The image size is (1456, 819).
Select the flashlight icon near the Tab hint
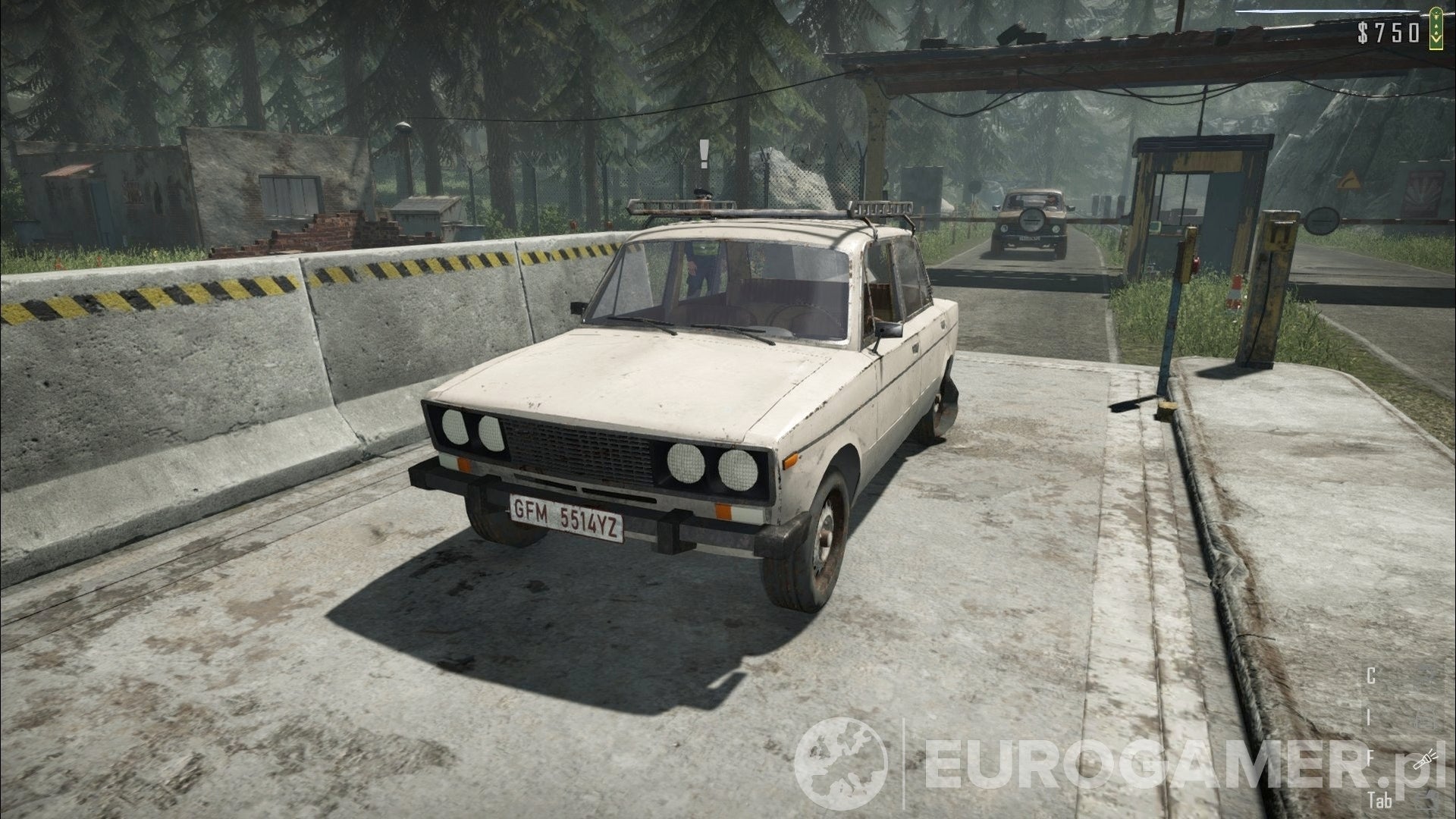pyautogui.click(x=1426, y=760)
